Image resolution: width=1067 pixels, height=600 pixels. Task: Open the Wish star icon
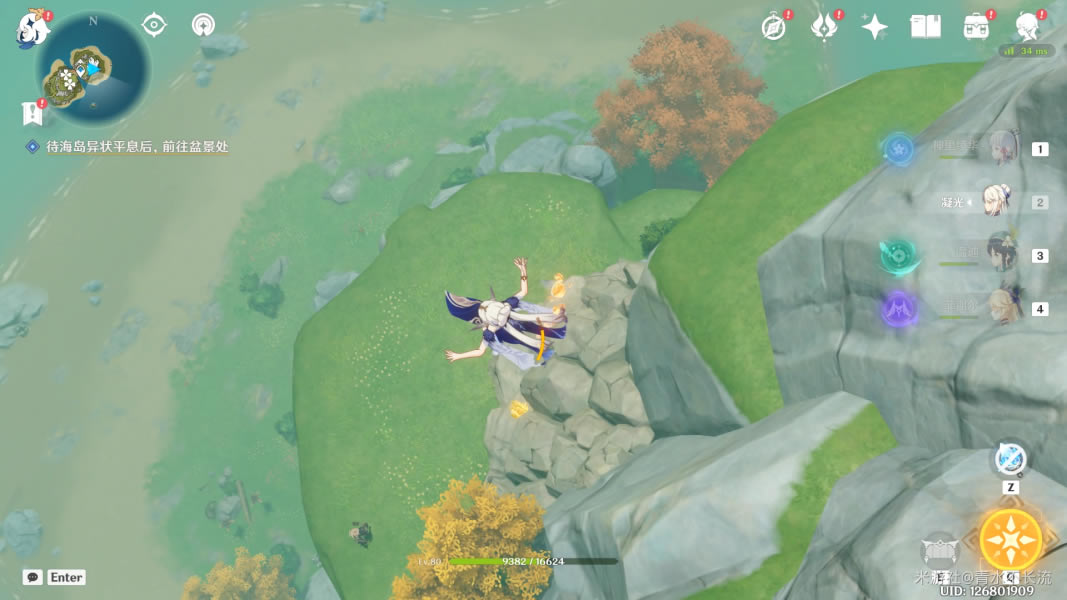(x=875, y=27)
